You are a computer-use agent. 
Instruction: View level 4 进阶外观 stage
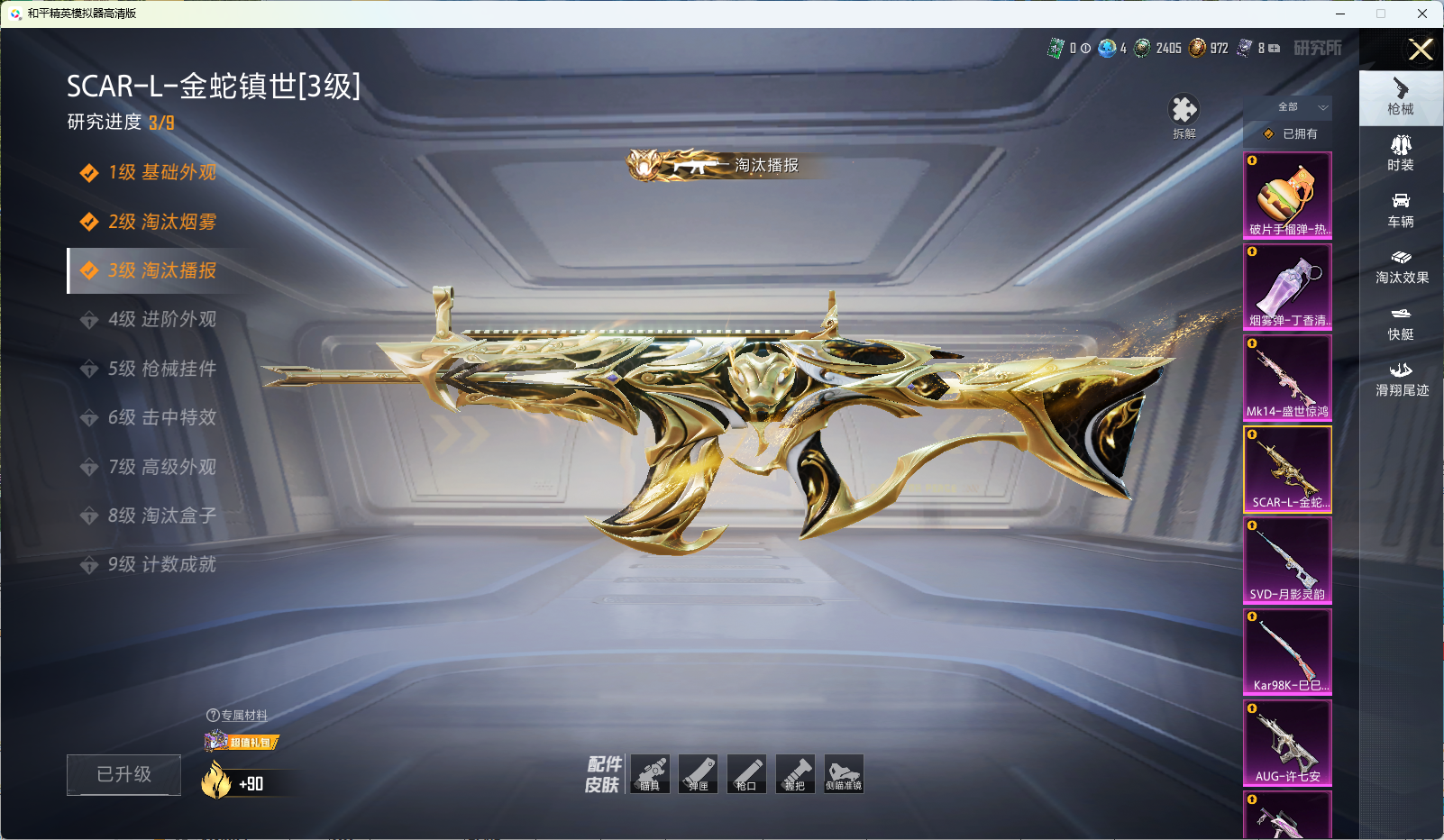click(x=161, y=319)
